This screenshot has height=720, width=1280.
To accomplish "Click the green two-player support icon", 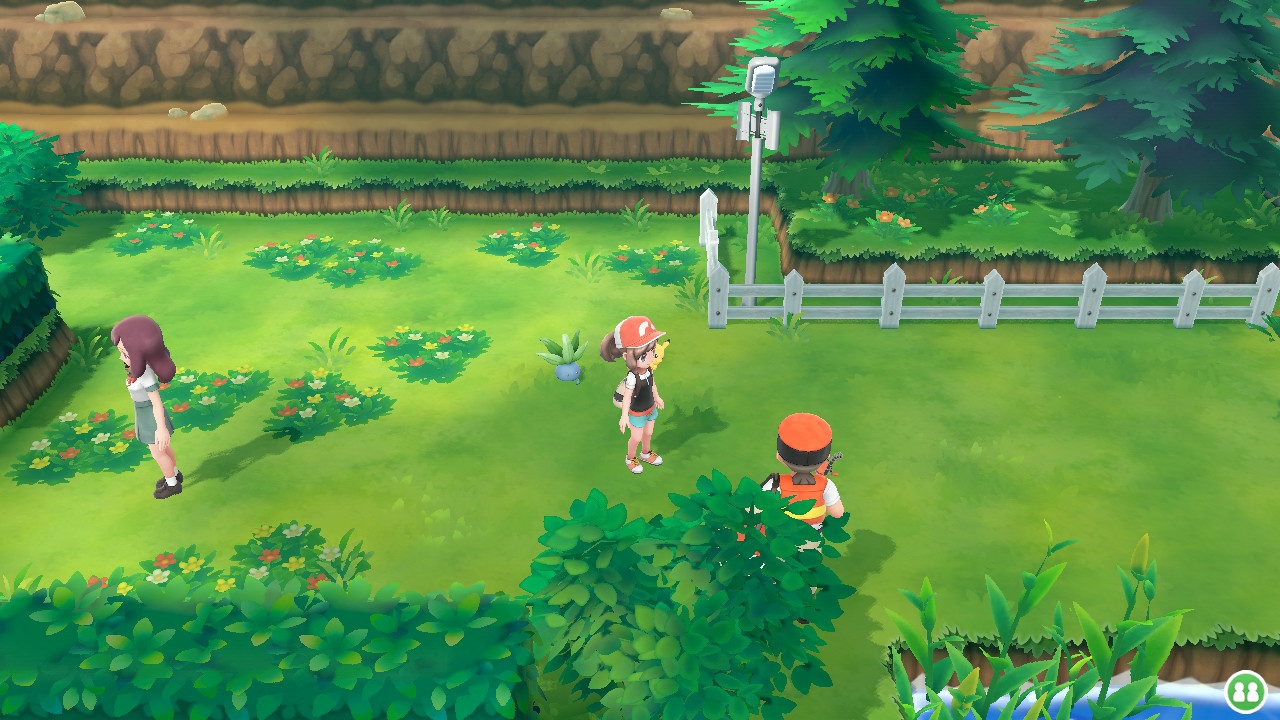I will click(1245, 691).
